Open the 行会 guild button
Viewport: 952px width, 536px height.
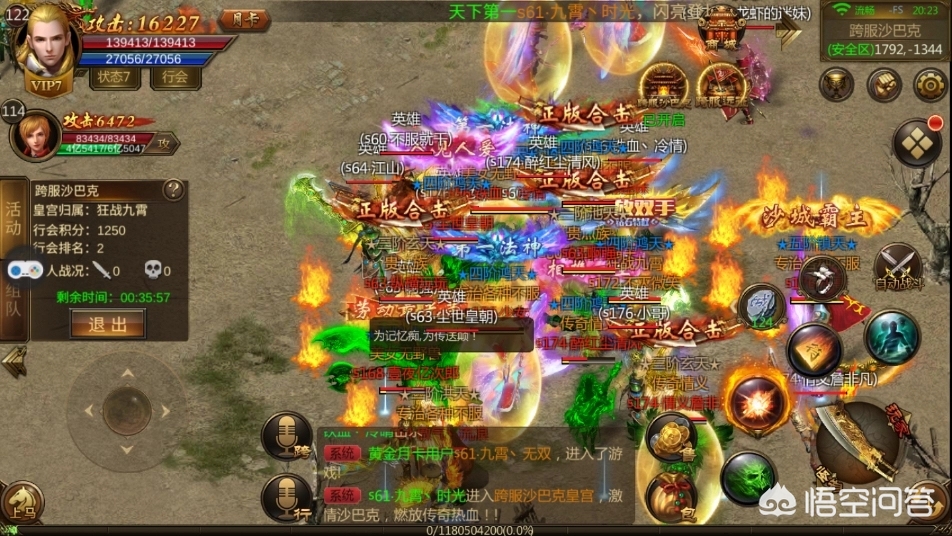coord(175,77)
